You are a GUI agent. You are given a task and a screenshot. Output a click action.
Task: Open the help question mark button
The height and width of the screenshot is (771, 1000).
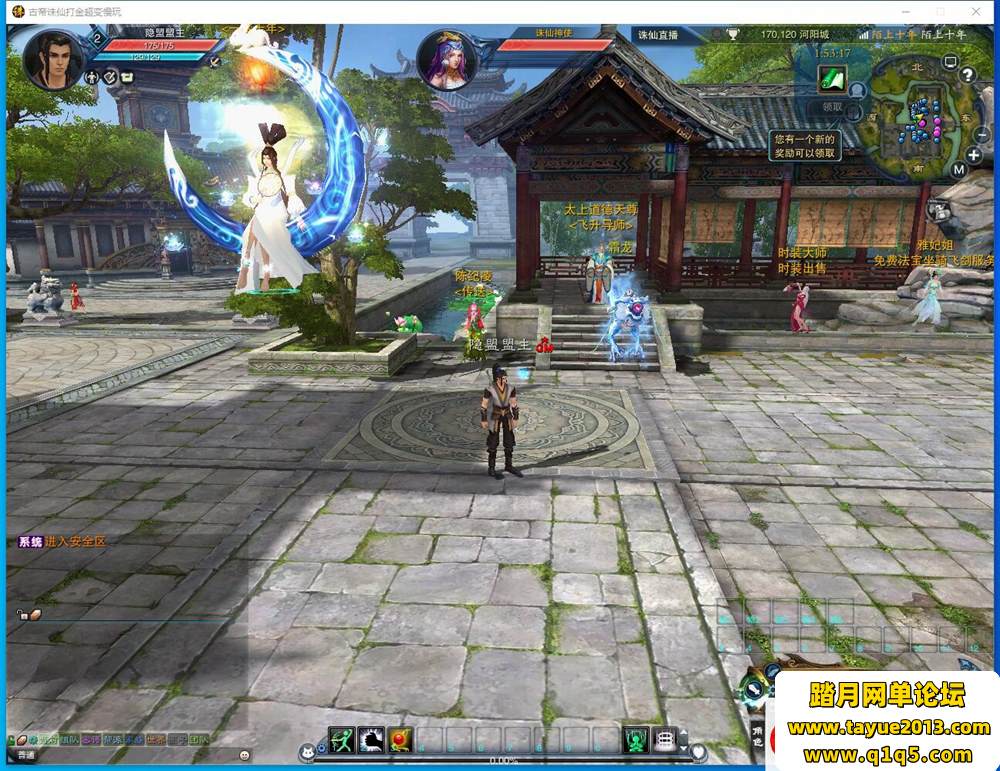click(967, 75)
